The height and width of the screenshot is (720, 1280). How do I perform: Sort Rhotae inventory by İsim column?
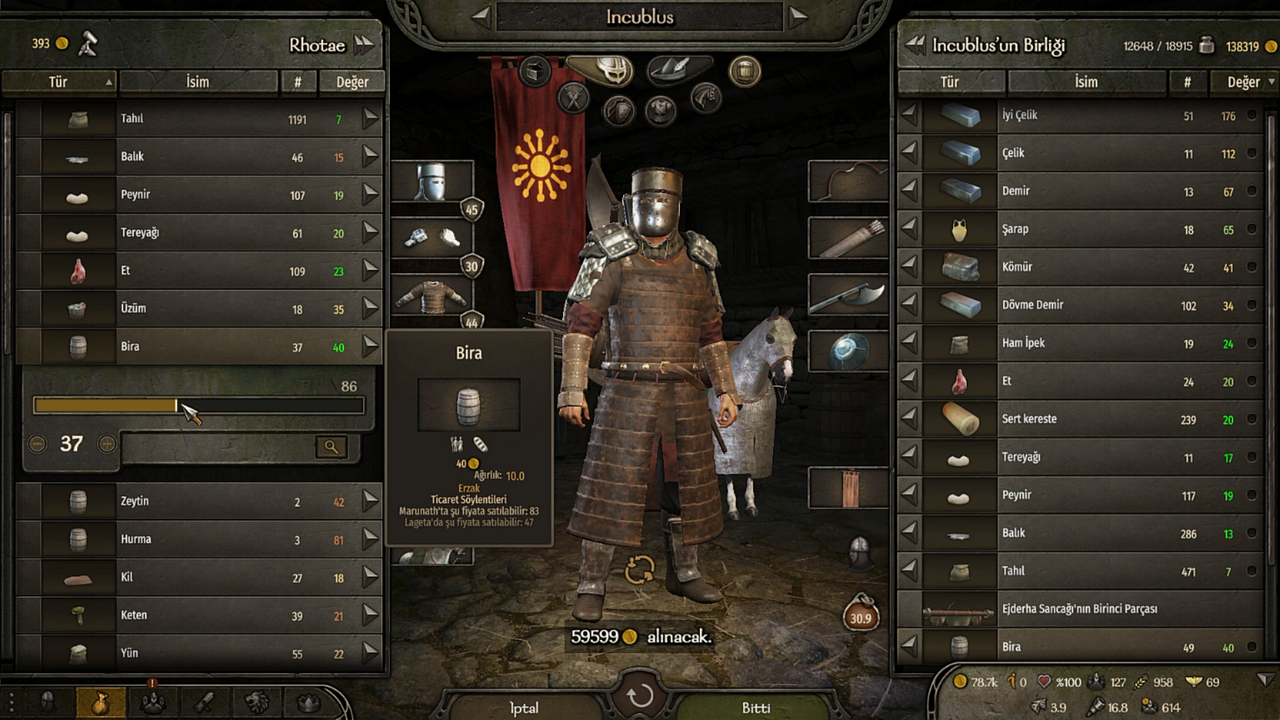(198, 82)
